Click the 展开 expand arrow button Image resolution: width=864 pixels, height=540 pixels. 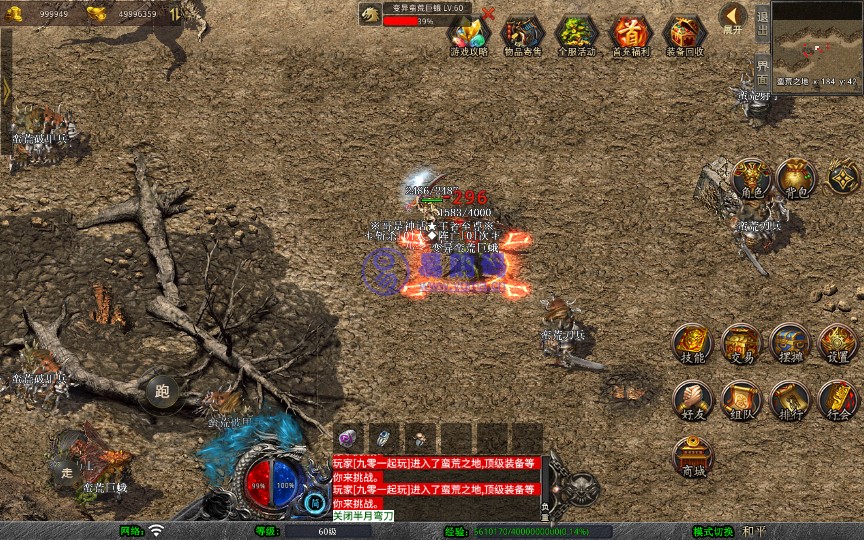point(733,18)
